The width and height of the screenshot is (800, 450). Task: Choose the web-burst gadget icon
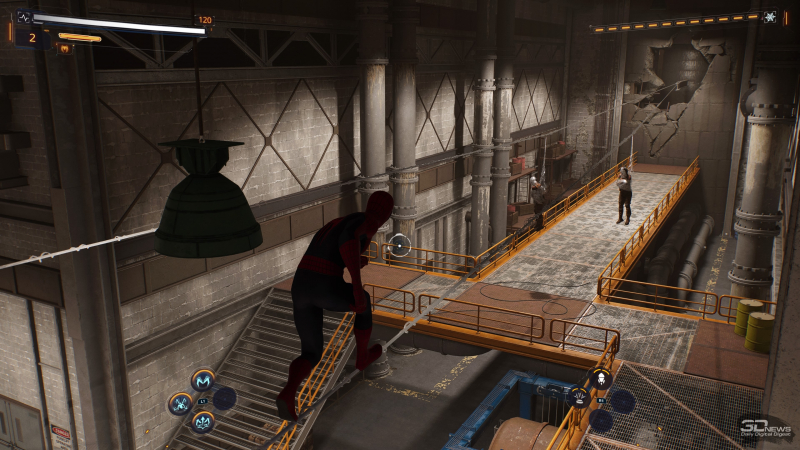coord(579,398)
